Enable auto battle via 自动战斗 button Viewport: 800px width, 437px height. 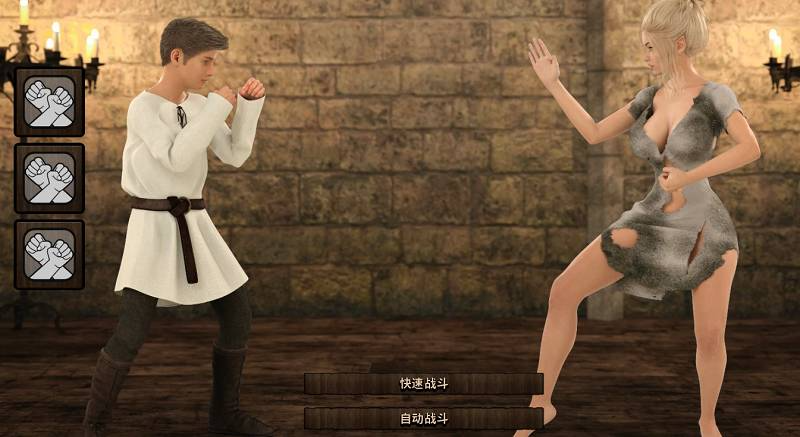[424, 418]
